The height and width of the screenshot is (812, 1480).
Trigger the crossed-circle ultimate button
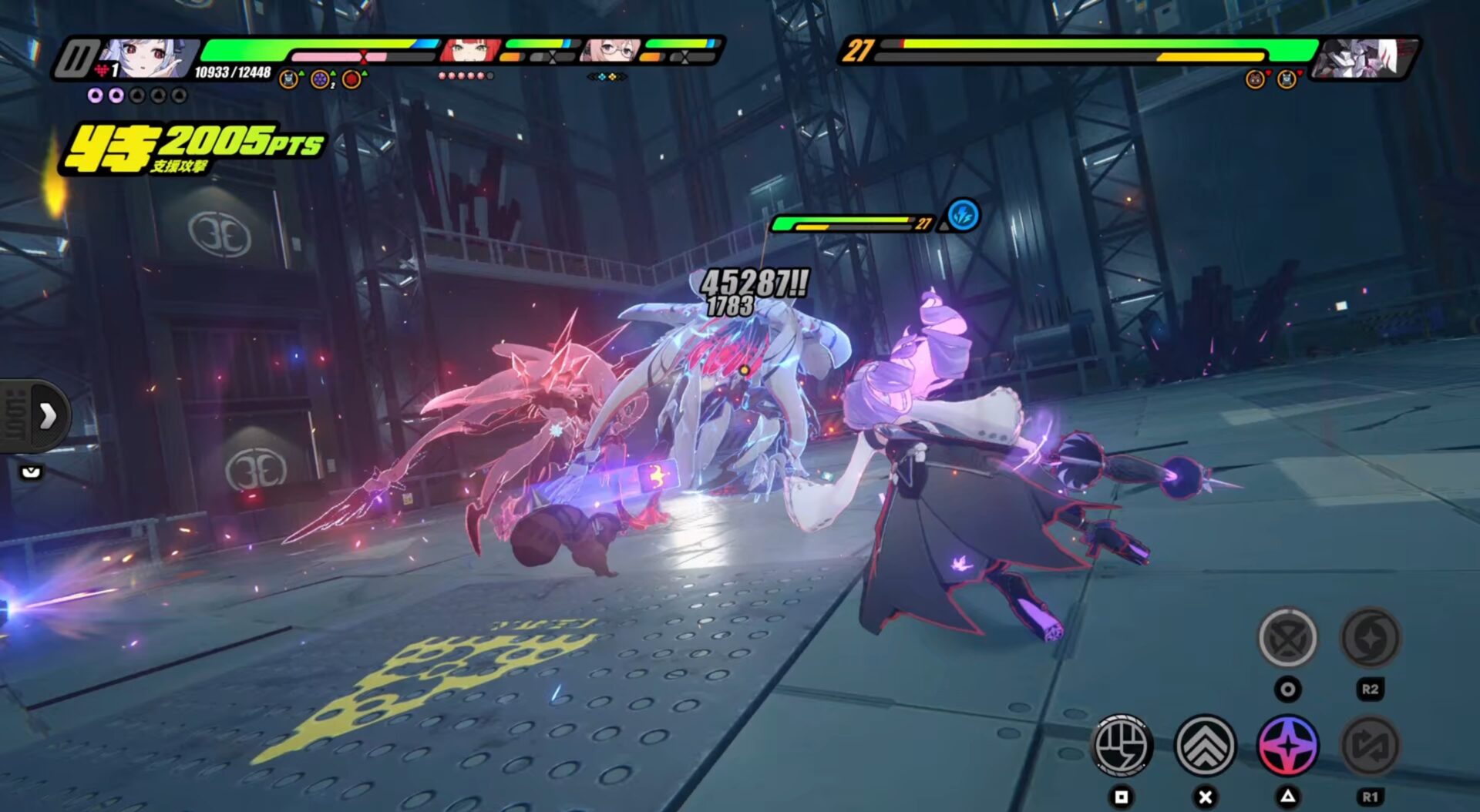1287,638
